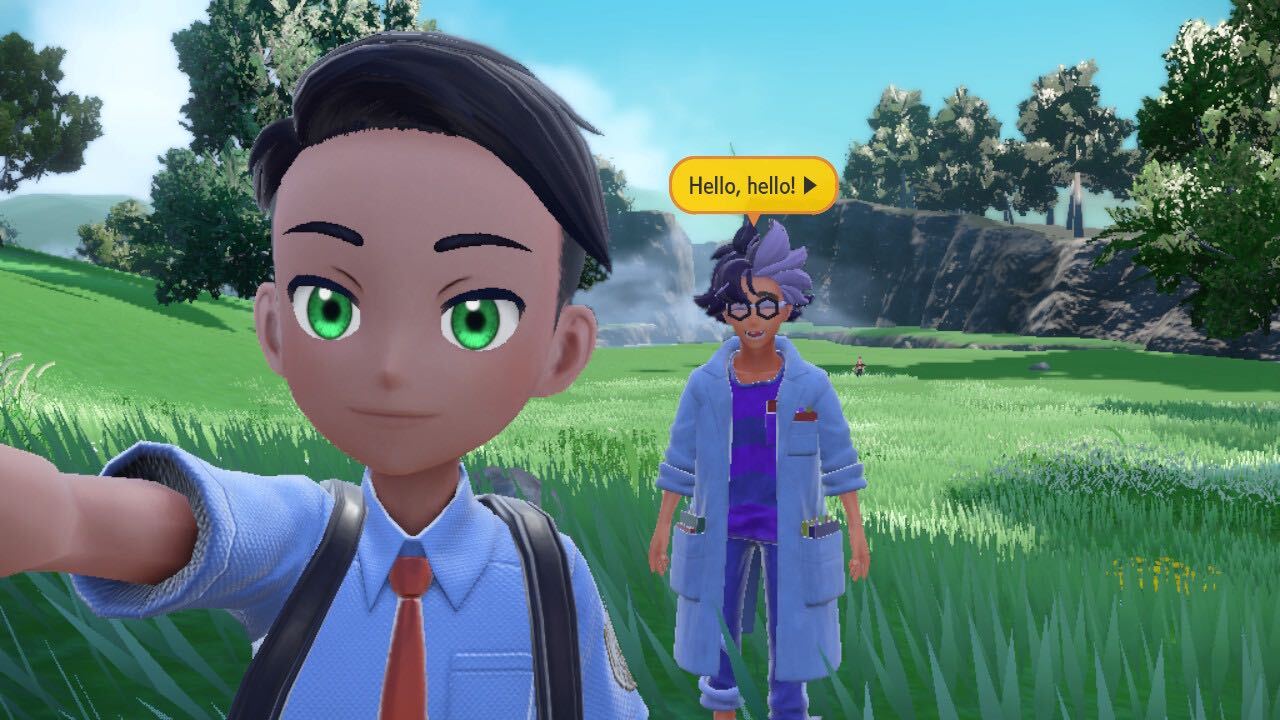Click the "Hello, hello!" speech bubble
Screen dimensions: 1280x720
click(x=750, y=184)
